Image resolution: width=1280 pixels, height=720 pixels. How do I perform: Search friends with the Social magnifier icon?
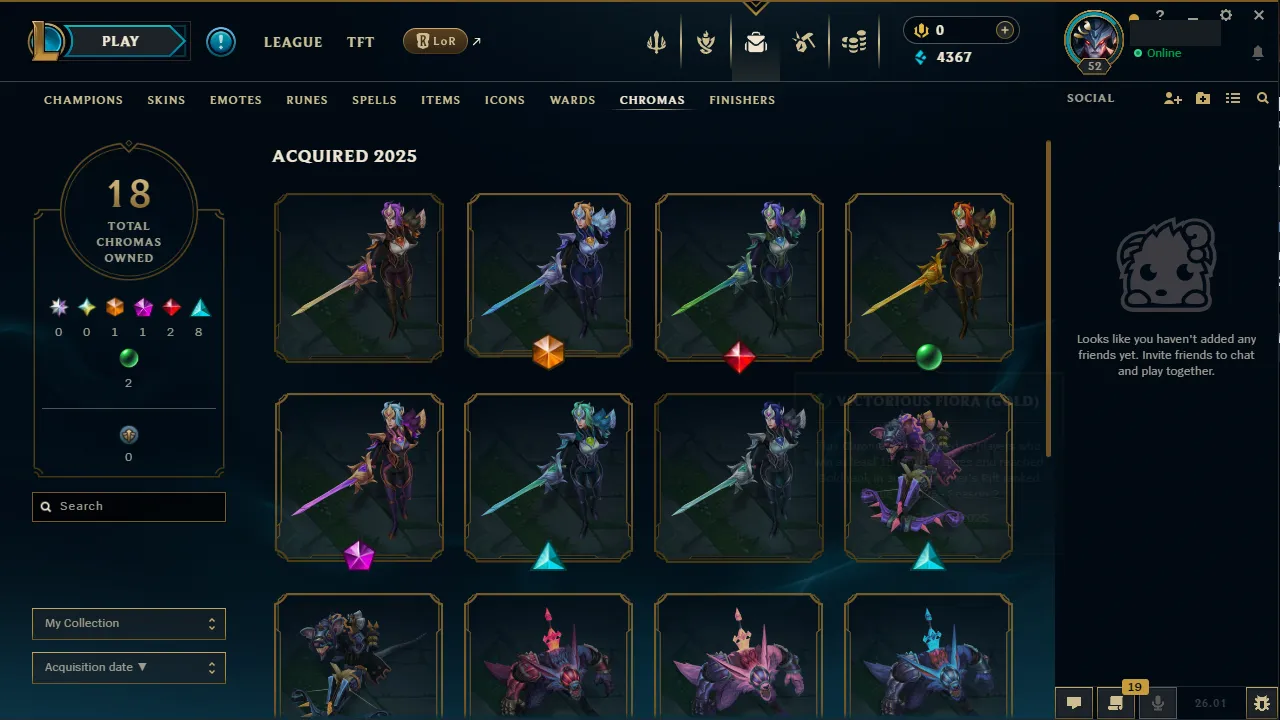pyautogui.click(x=1262, y=98)
